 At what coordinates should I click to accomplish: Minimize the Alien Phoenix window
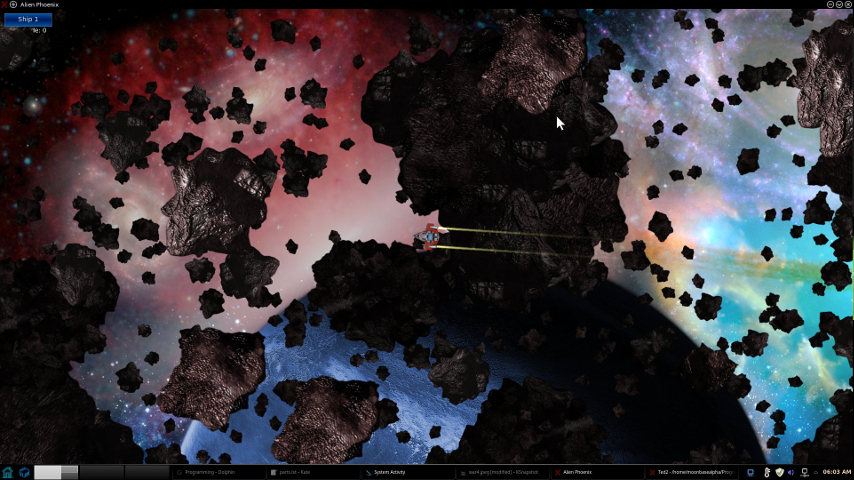[x=830, y=5]
